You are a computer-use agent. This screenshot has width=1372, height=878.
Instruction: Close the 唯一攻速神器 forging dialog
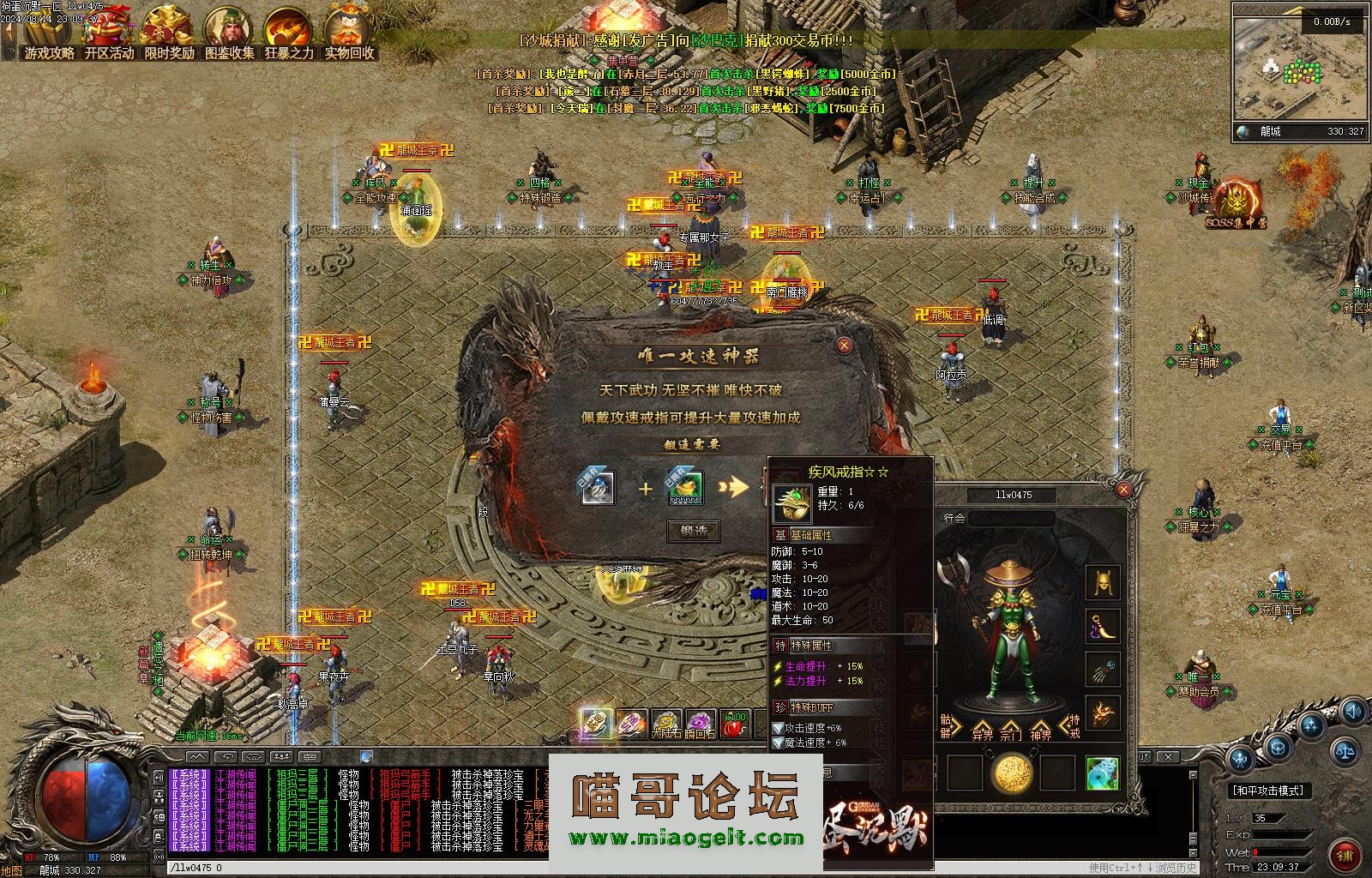[845, 345]
